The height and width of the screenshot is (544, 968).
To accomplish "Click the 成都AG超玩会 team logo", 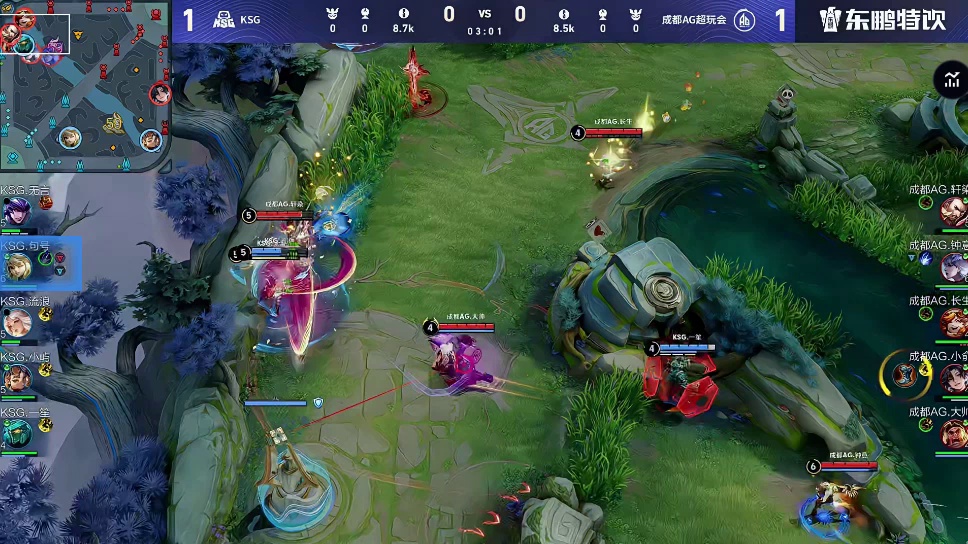I will coord(744,19).
